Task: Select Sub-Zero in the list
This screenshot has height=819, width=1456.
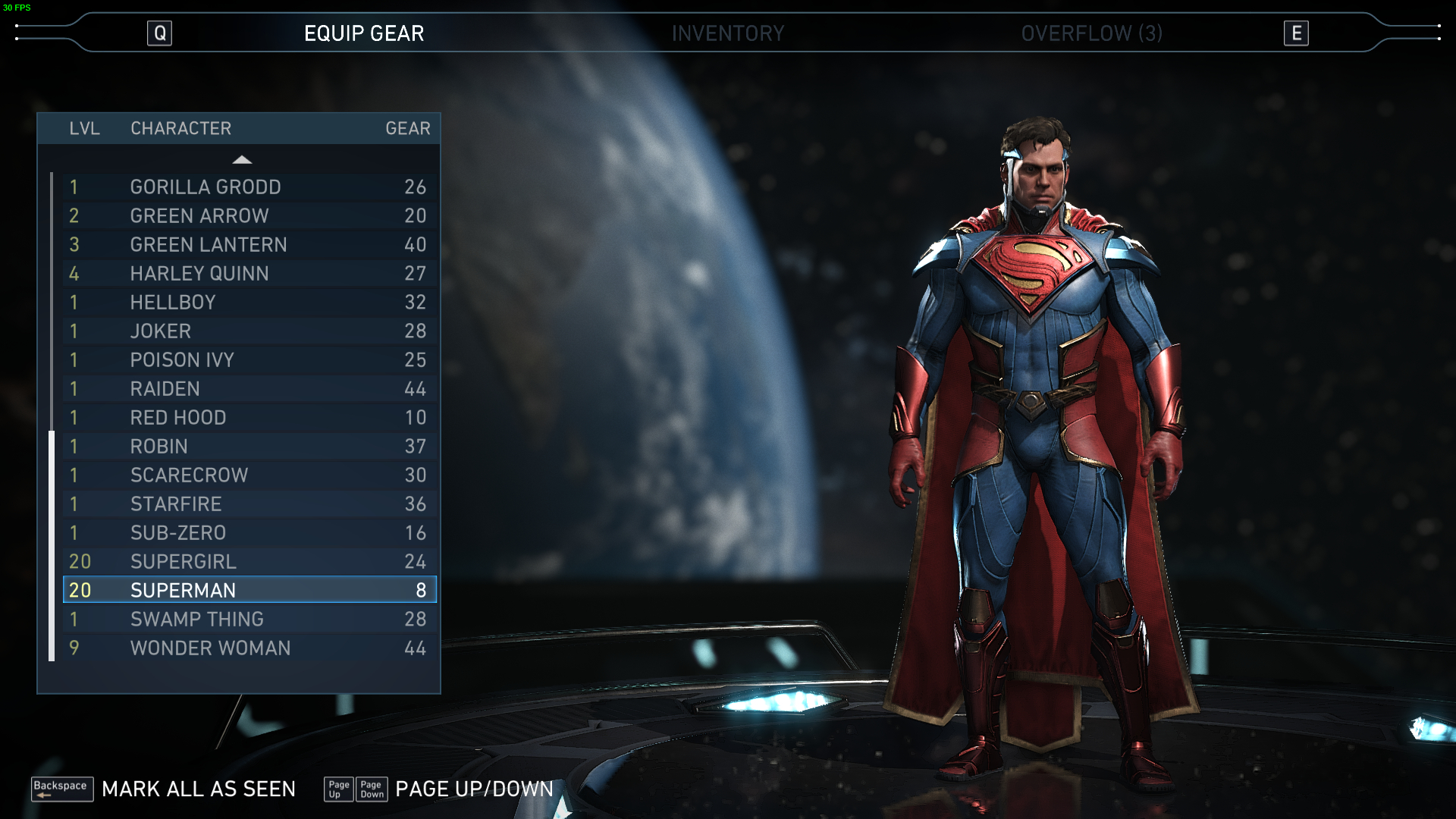Action: pos(249,533)
